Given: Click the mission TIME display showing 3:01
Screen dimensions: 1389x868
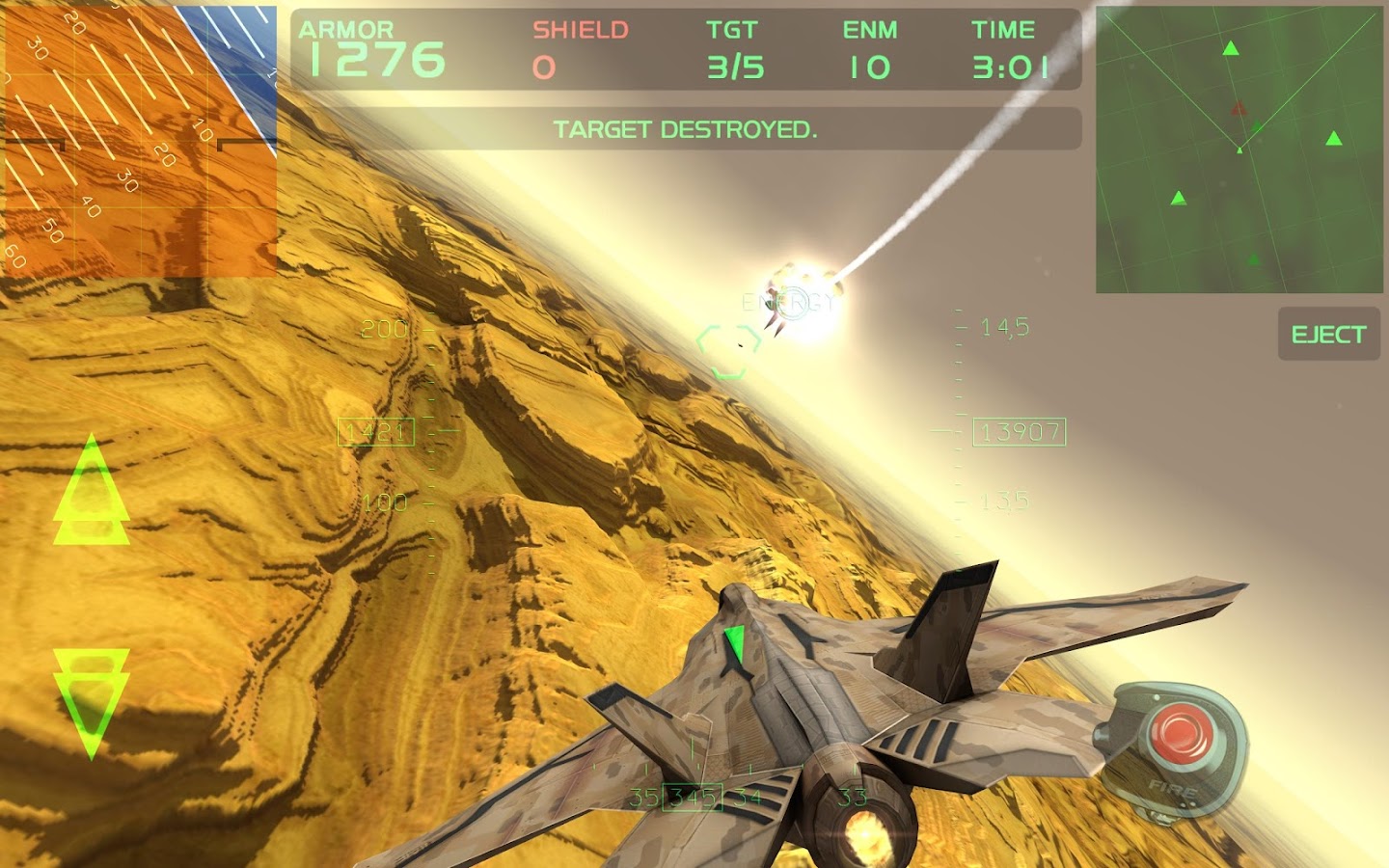Looking at the screenshot, I should pos(1005,48).
